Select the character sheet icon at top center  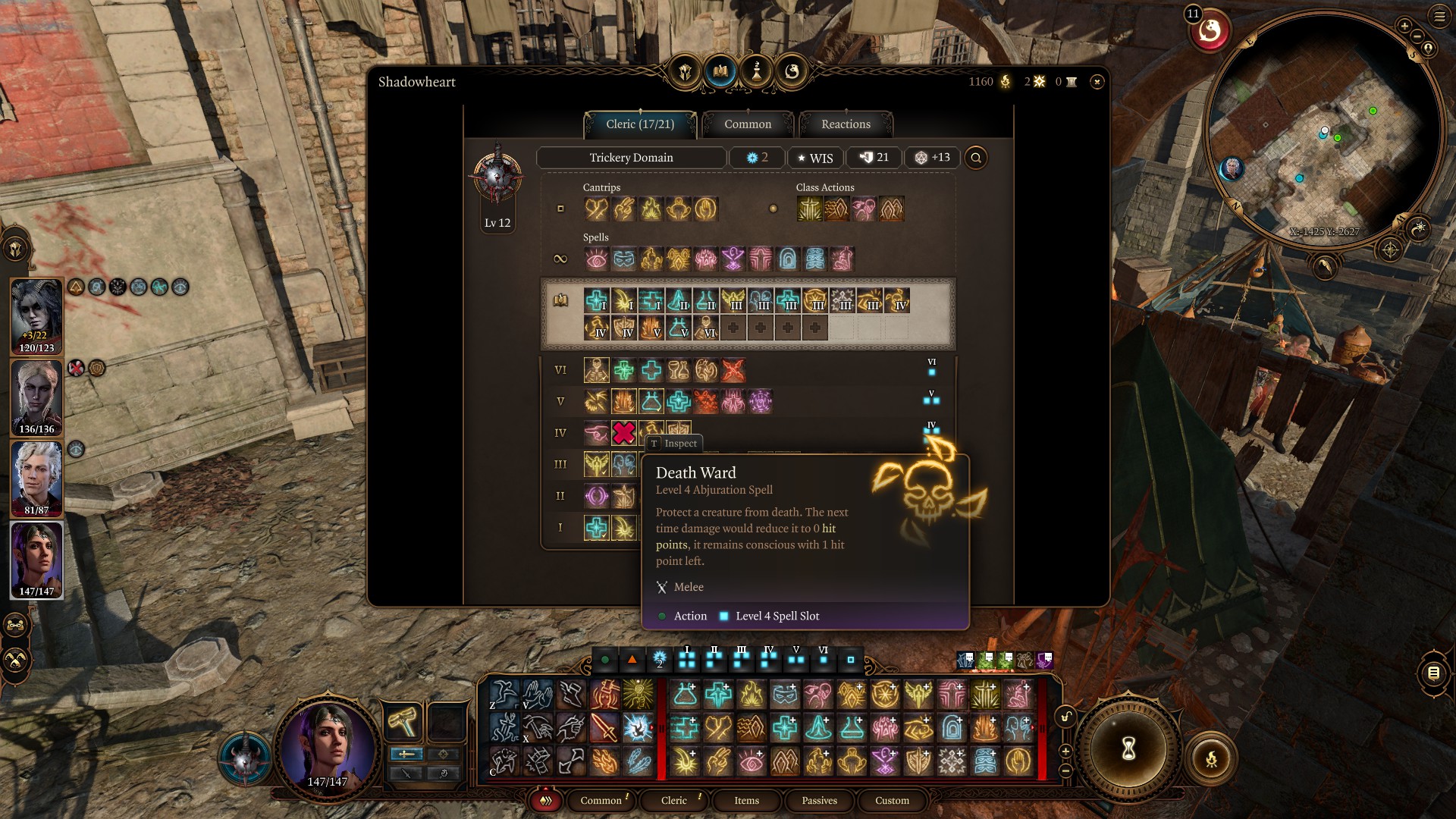pyautogui.click(x=686, y=71)
